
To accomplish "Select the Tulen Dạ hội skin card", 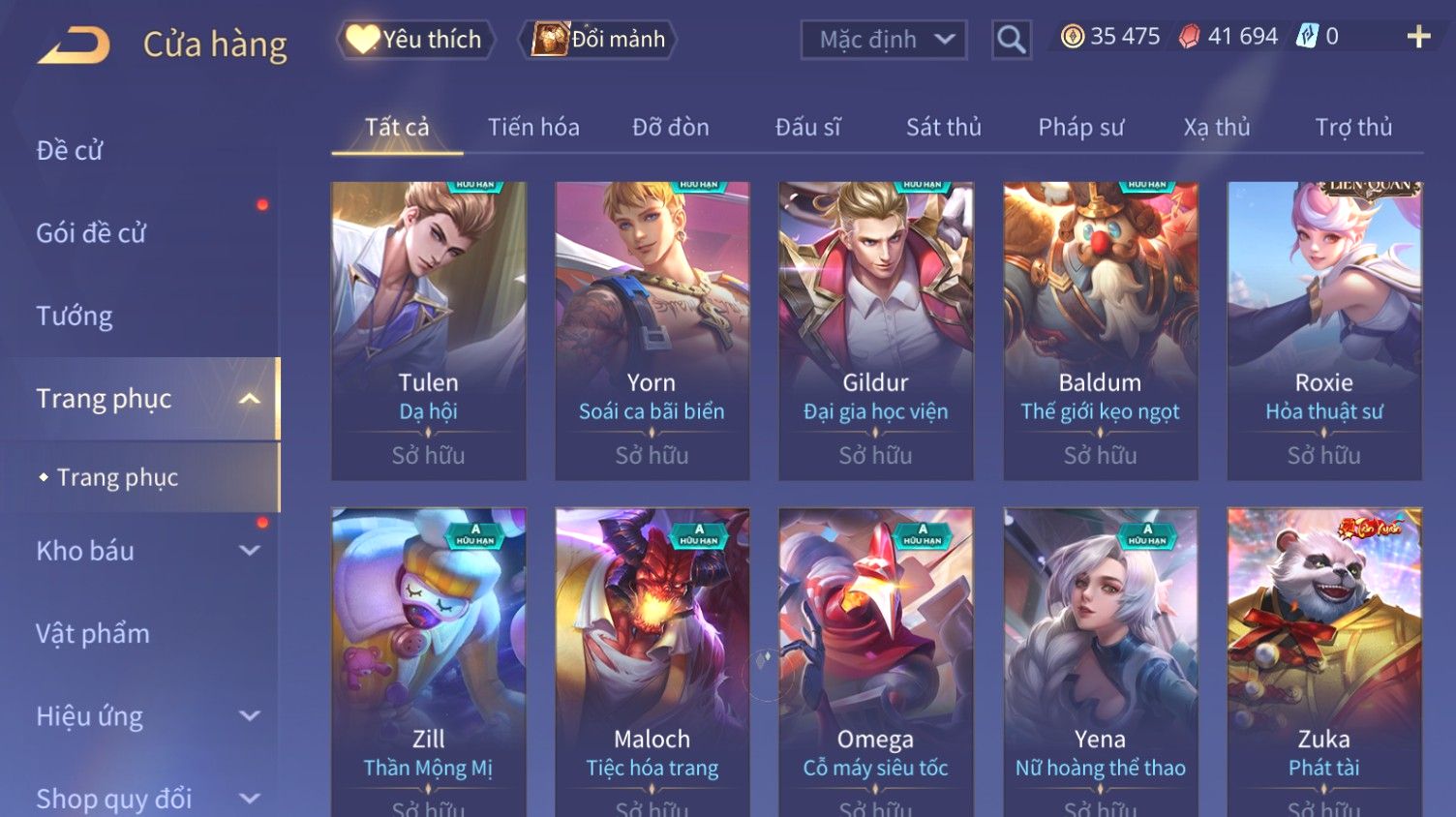I will pyautogui.click(x=428, y=329).
